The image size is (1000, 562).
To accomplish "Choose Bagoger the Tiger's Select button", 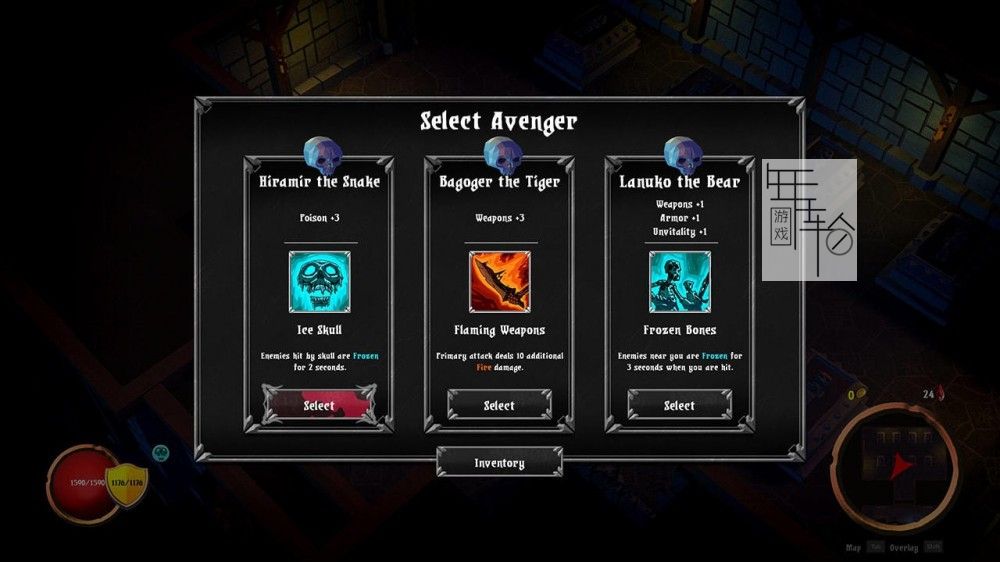I will (x=499, y=405).
